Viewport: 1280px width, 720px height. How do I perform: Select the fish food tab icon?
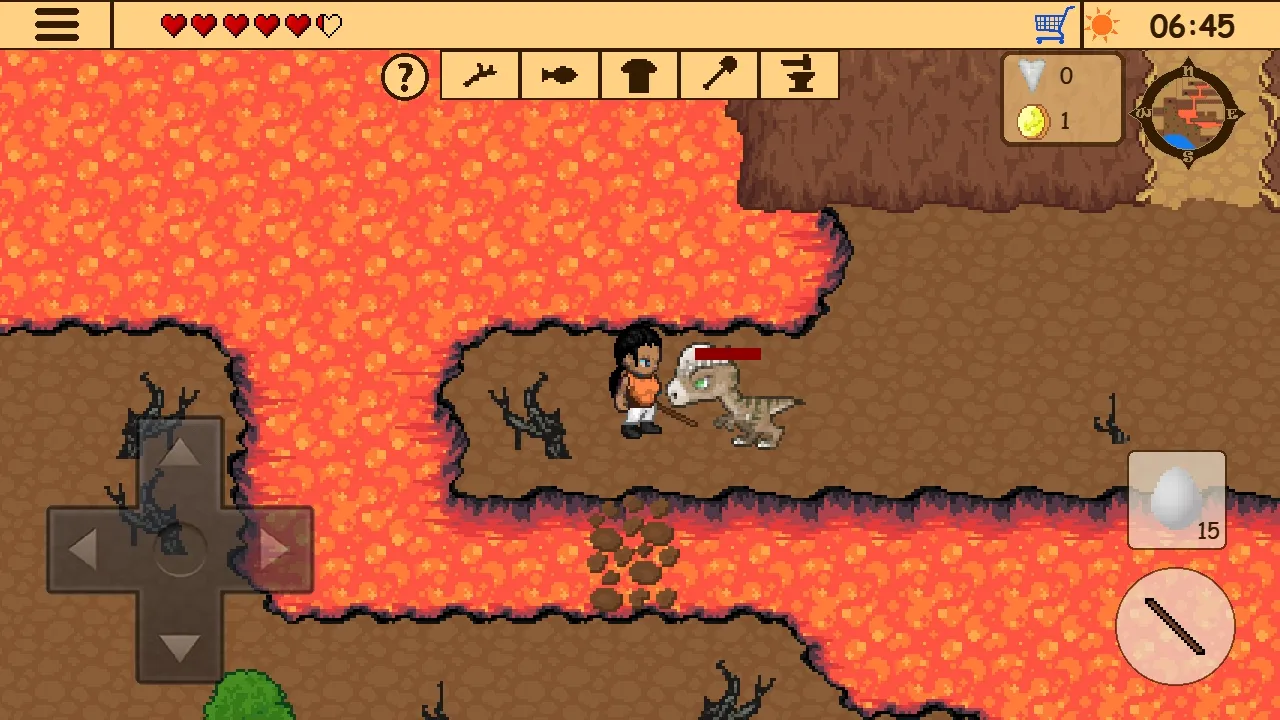(x=559, y=75)
